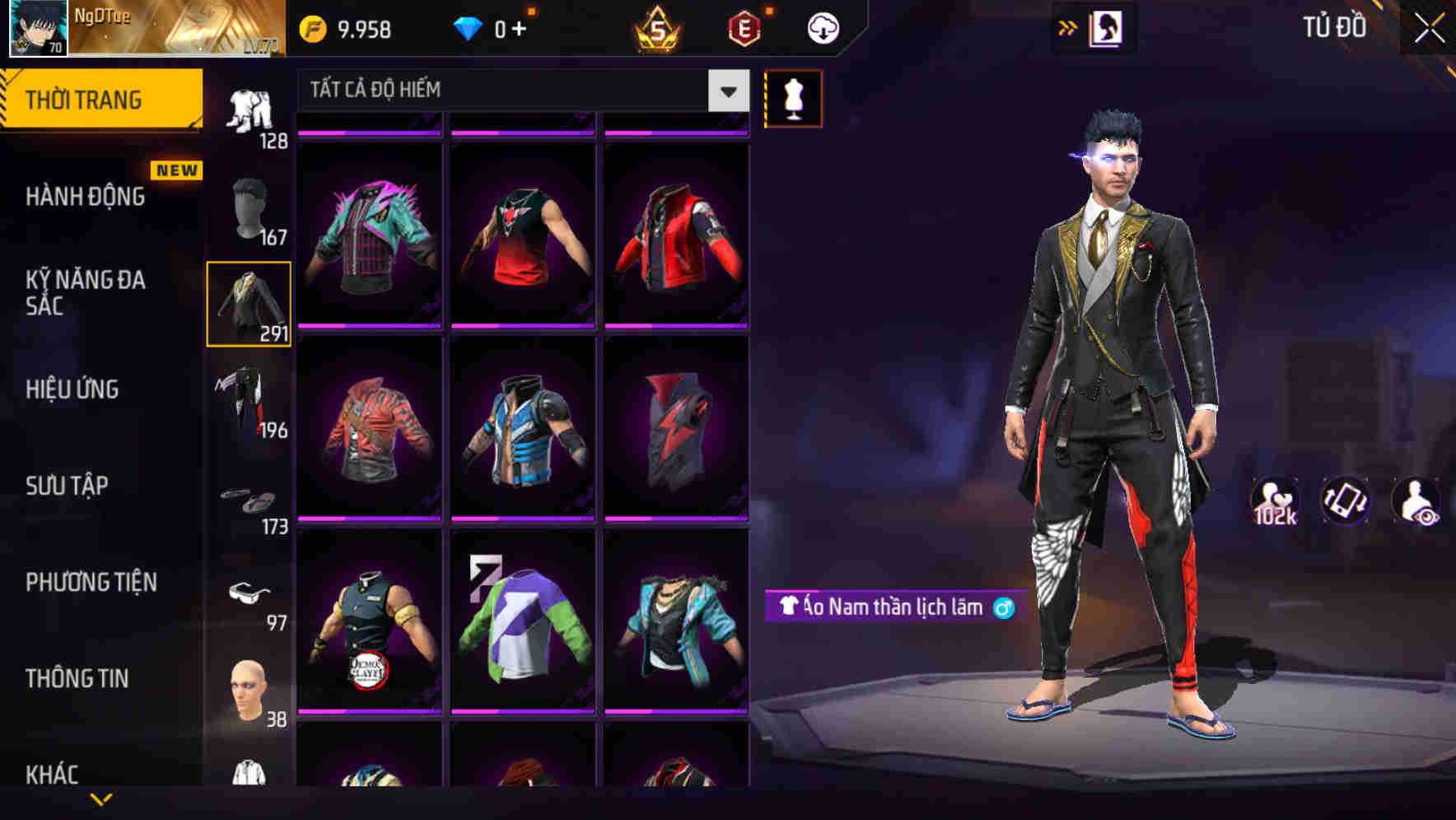Toggle the mannequin display icon
The width and height of the screenshot is (1456, 820).
(x=793, y=98)
